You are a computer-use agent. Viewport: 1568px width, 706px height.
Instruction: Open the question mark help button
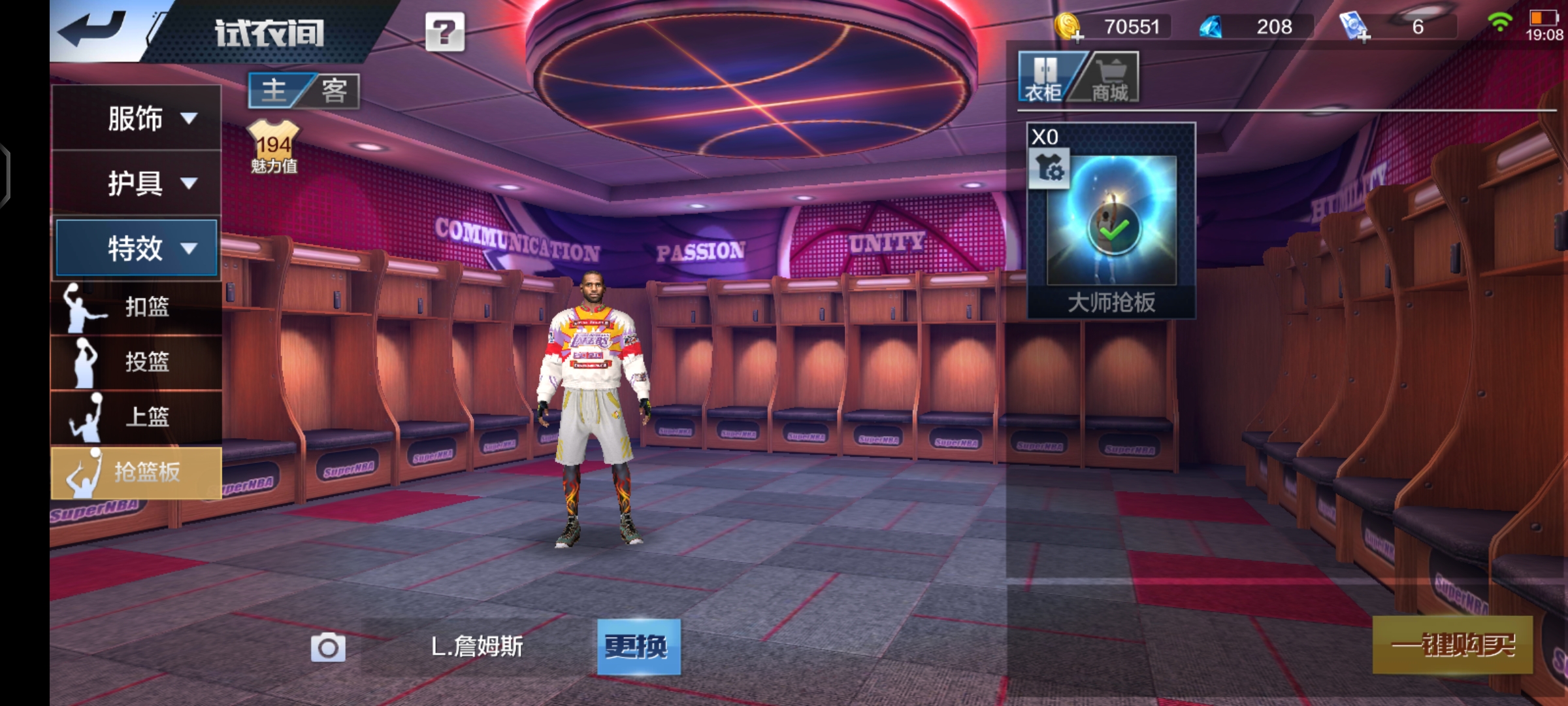(x=445, y=31)
